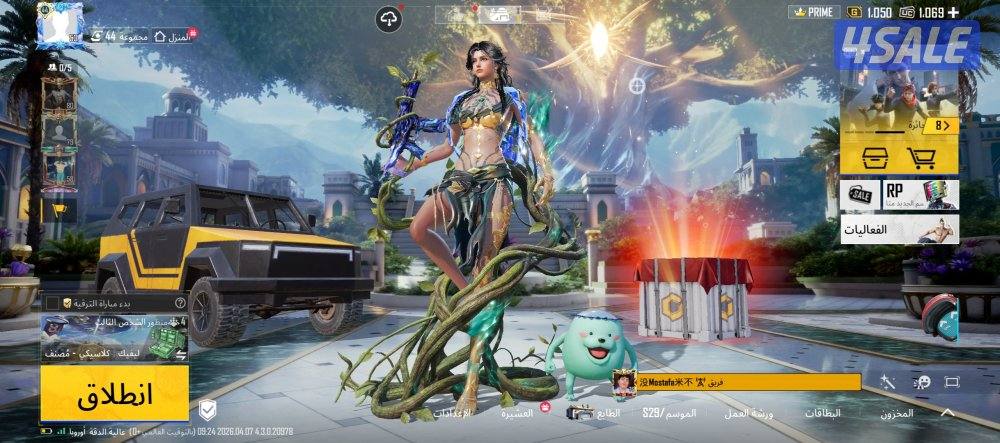
Task: Start the match with the yellow انطلاق button
Action: pyautogui.click(x=115, y=393)
